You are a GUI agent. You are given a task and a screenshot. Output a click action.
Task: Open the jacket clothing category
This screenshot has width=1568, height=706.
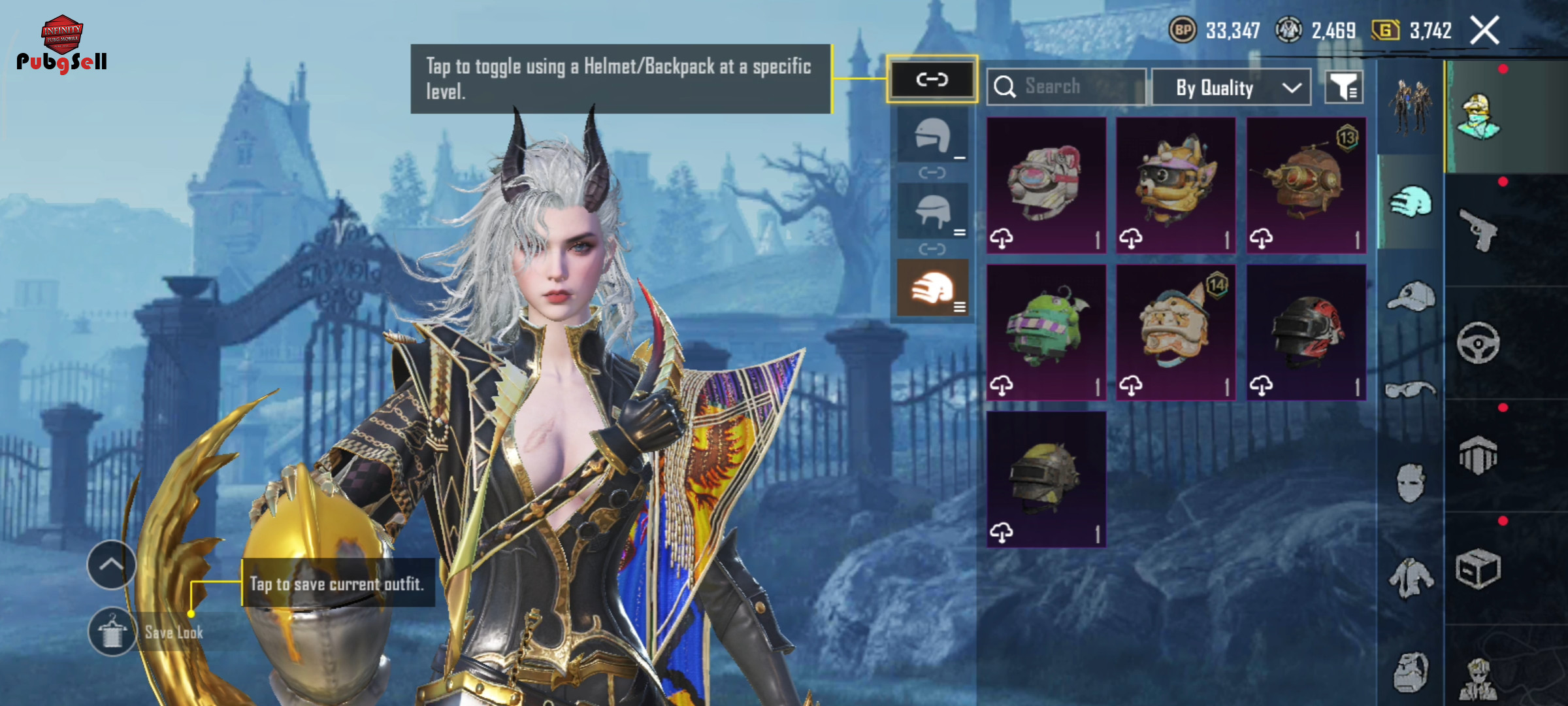(1411, 577)
